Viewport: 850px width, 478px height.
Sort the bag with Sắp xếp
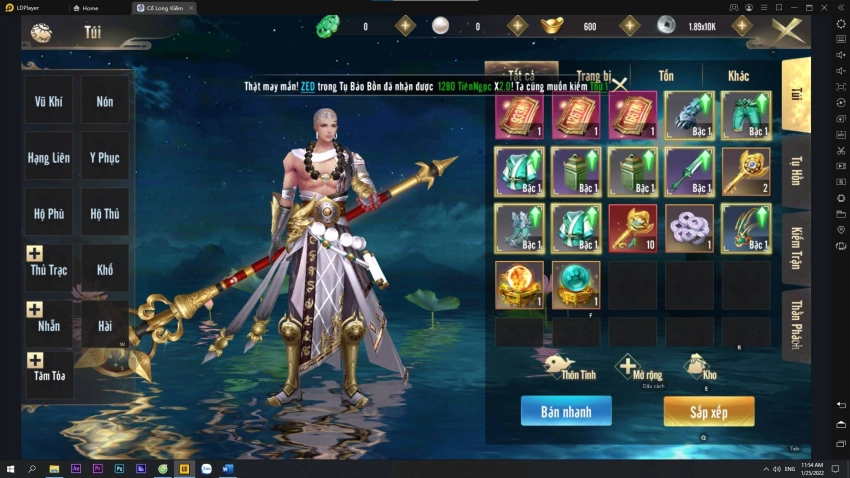(x=708, y=410)
